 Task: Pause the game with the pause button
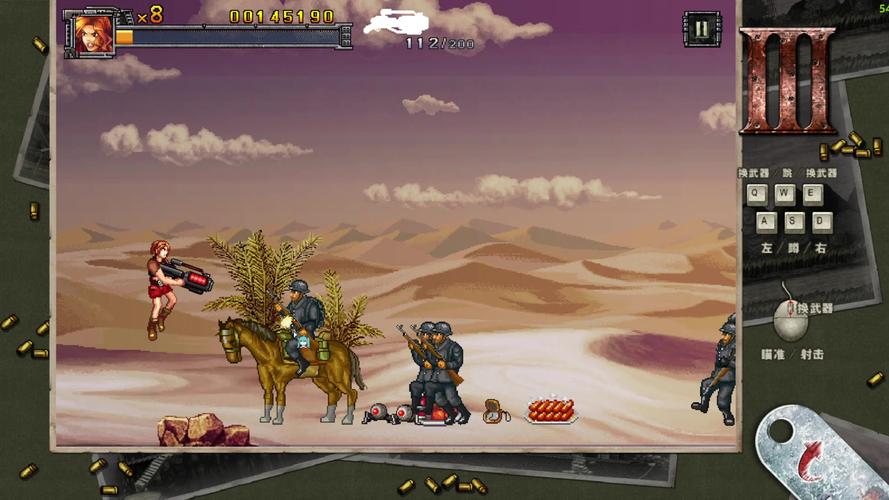point(701,28)
